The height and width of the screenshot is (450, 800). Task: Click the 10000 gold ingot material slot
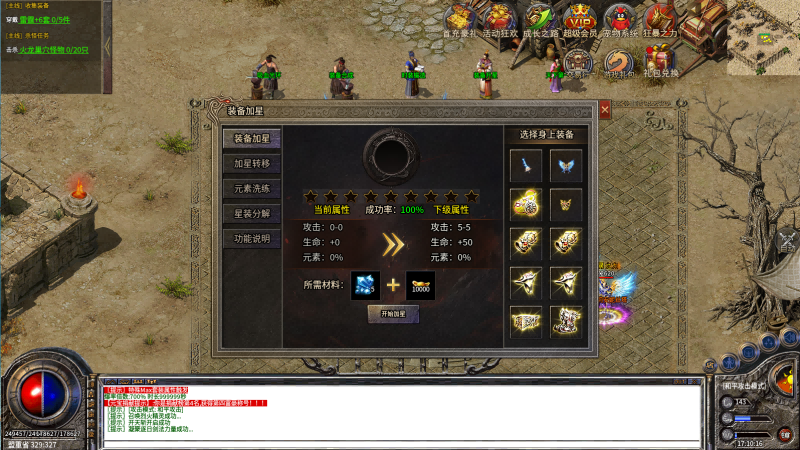point(420,285)
